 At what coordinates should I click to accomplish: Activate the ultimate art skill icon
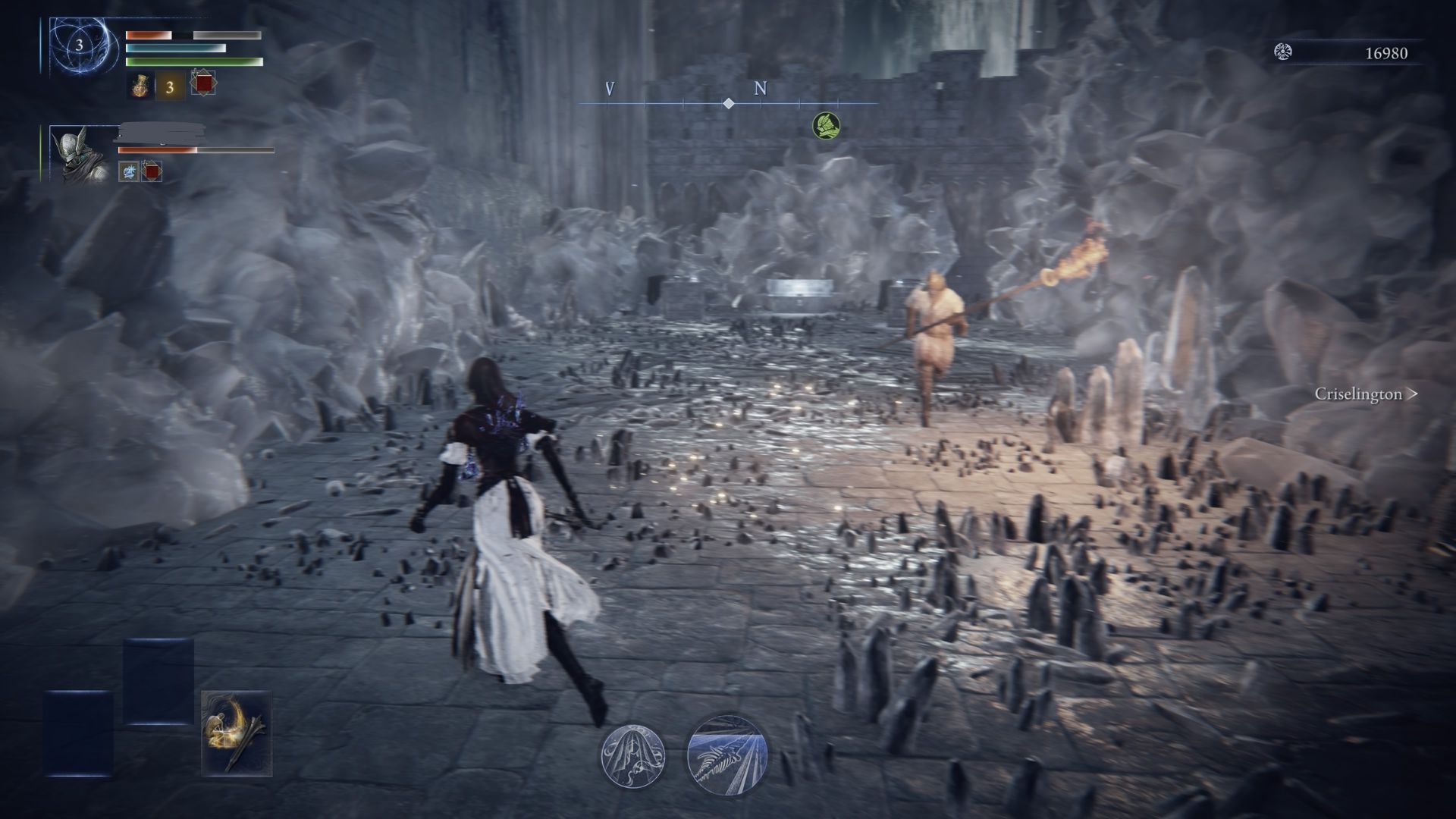(727, 755)
